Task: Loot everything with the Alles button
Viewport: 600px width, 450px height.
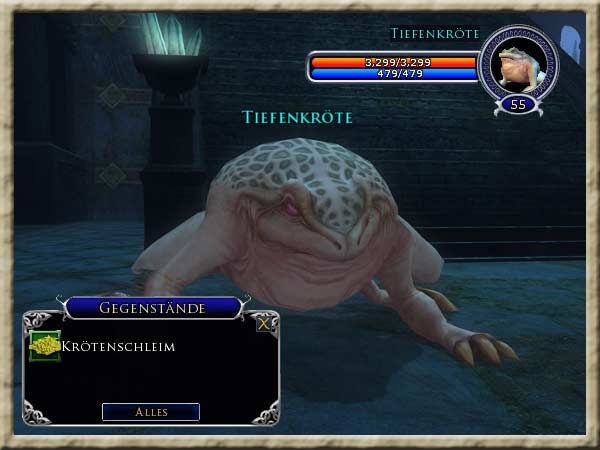Action: click(151, 412)
